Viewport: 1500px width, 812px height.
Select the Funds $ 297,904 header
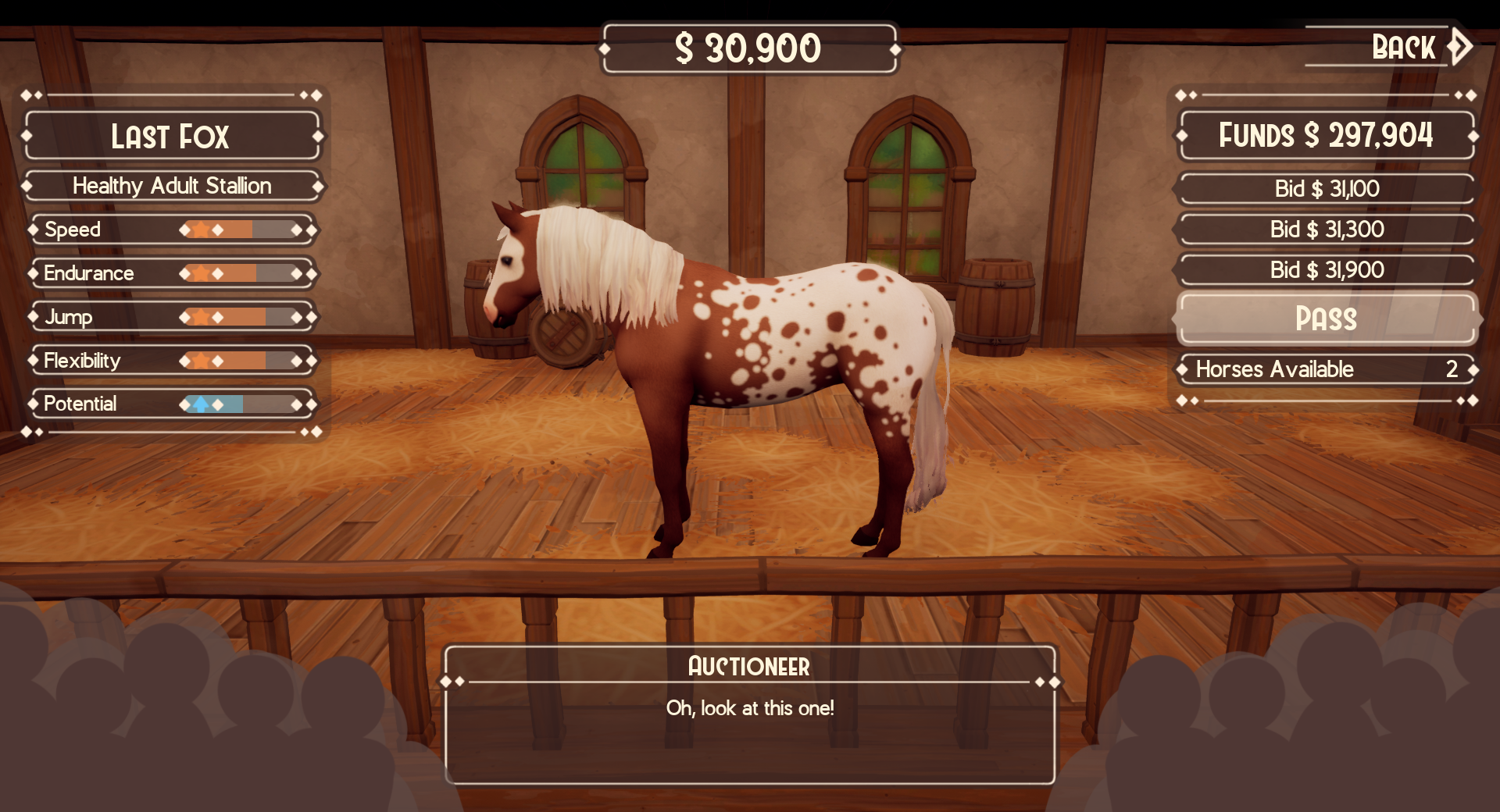[x=1326, y=135]
